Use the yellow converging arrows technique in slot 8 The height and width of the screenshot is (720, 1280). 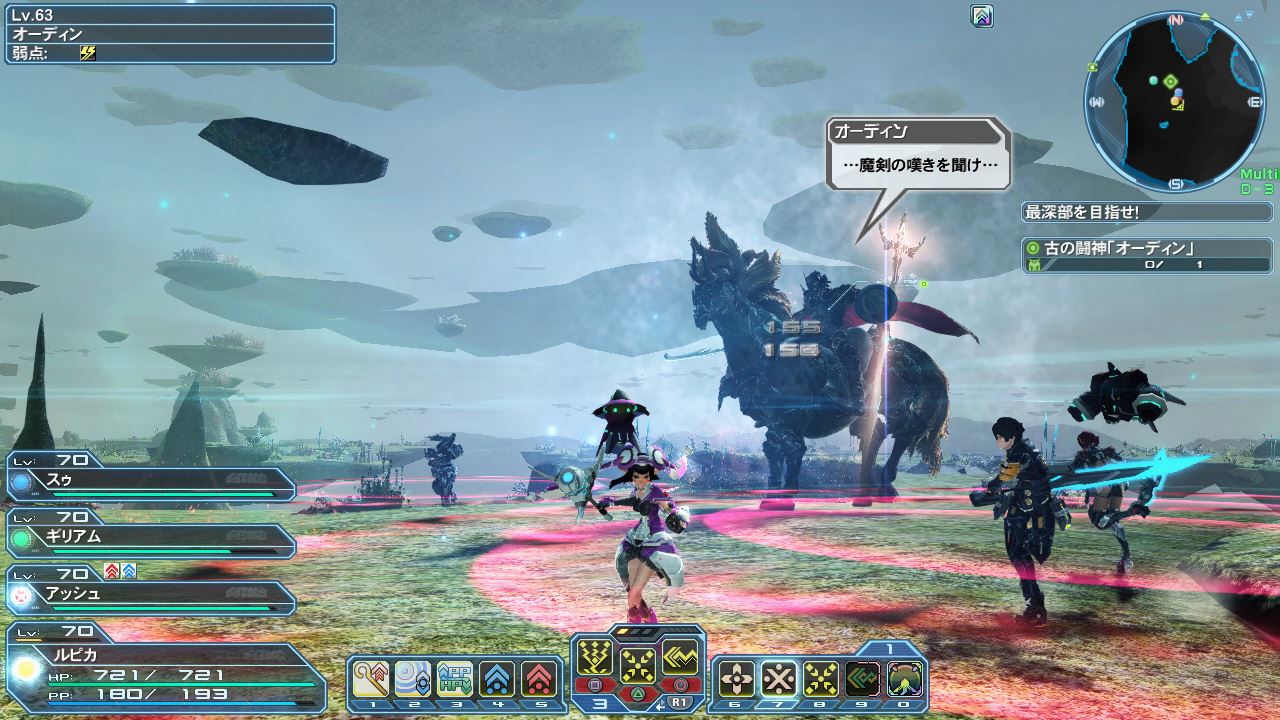coord(821,680)
